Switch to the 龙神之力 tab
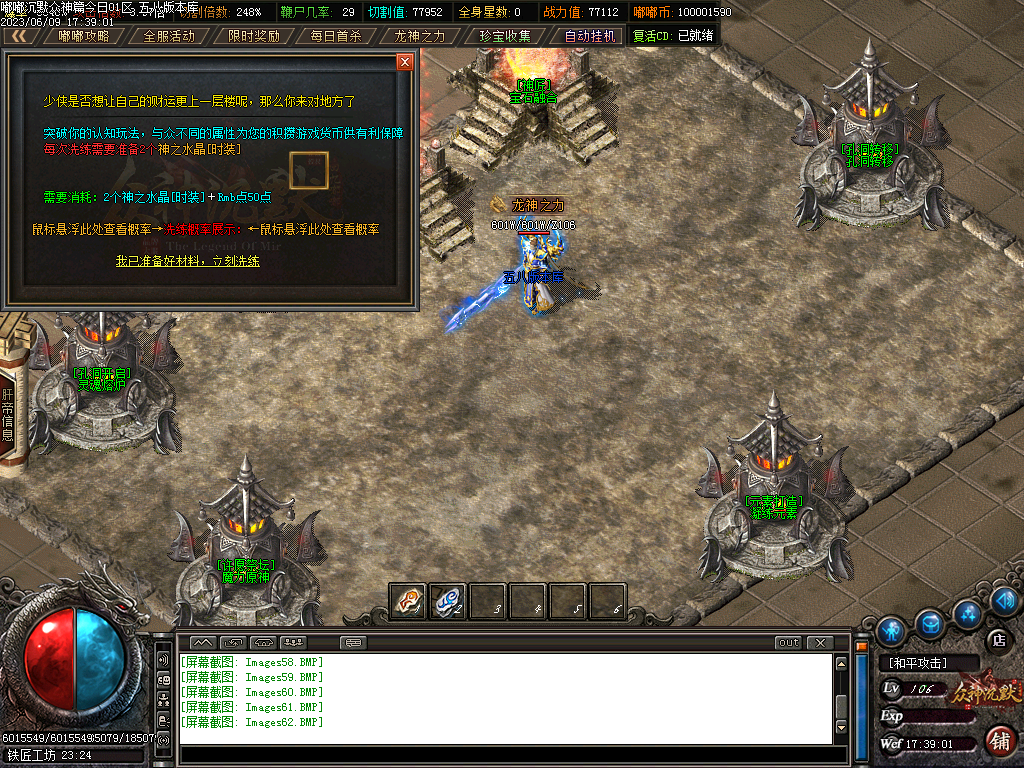The height and width of the screenshot is (768, 1024). pos(420,36)
